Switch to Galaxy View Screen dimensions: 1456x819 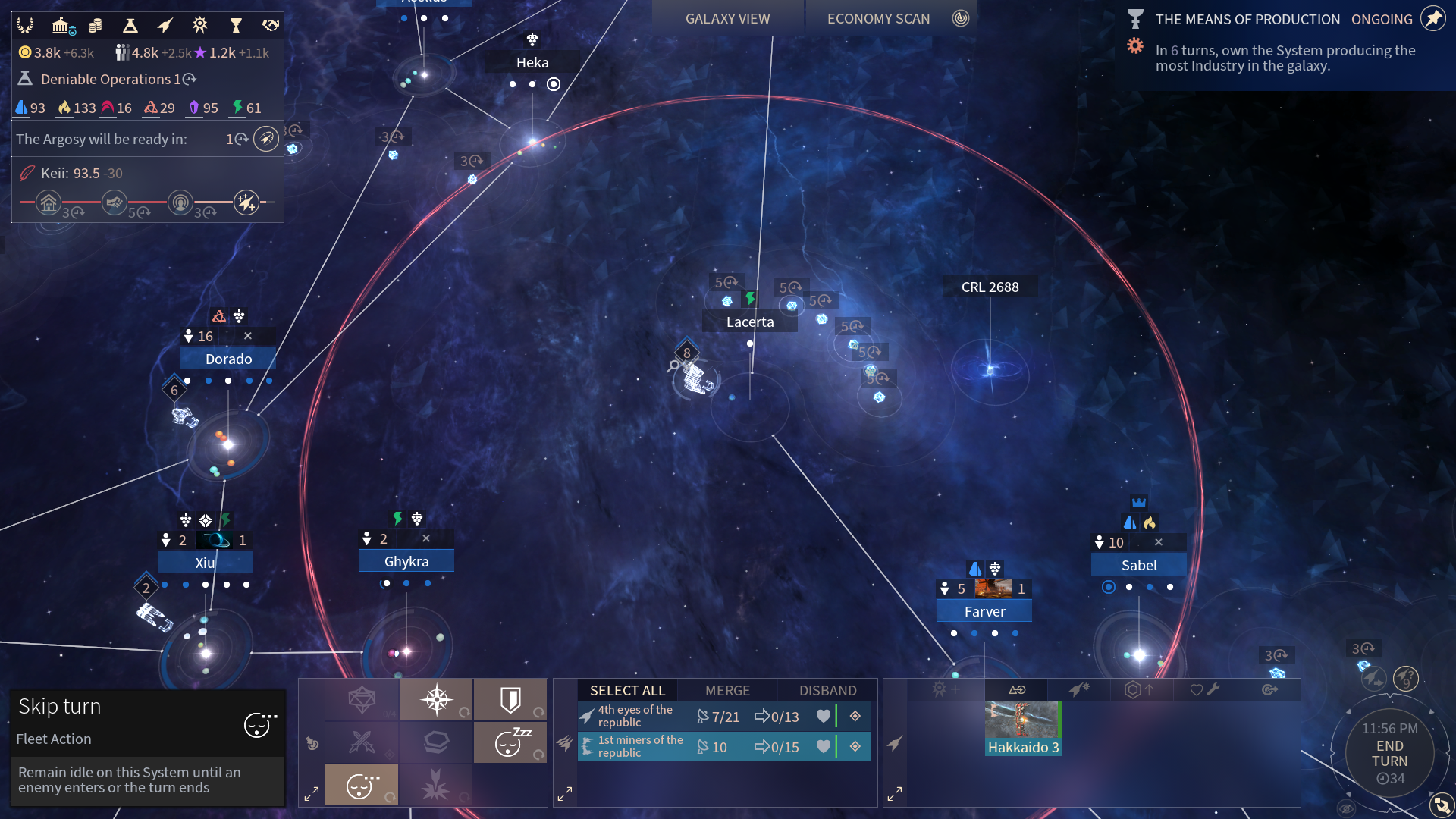tap(727, 19)
